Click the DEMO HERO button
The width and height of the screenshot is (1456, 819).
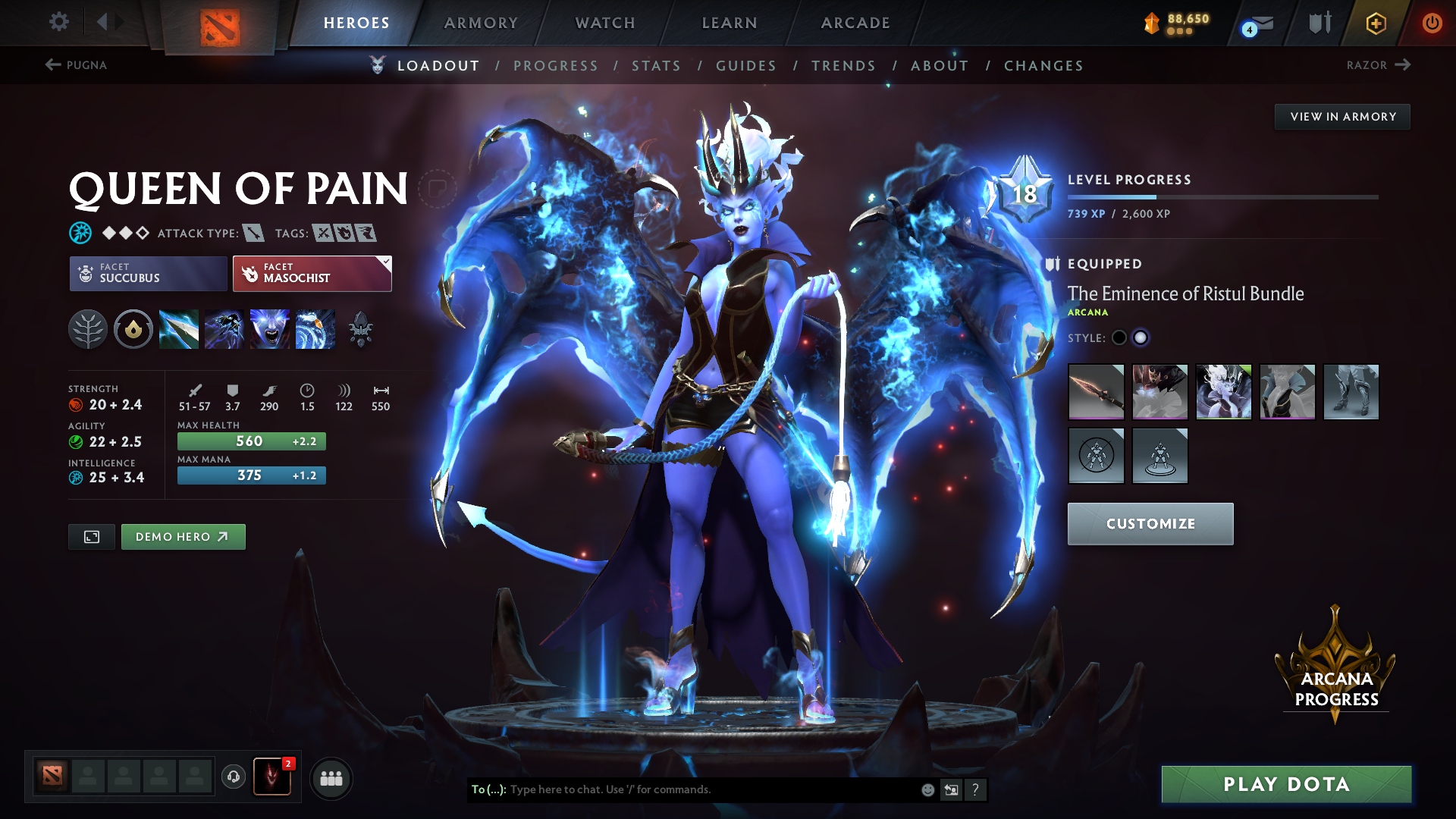tap(183, 536)
